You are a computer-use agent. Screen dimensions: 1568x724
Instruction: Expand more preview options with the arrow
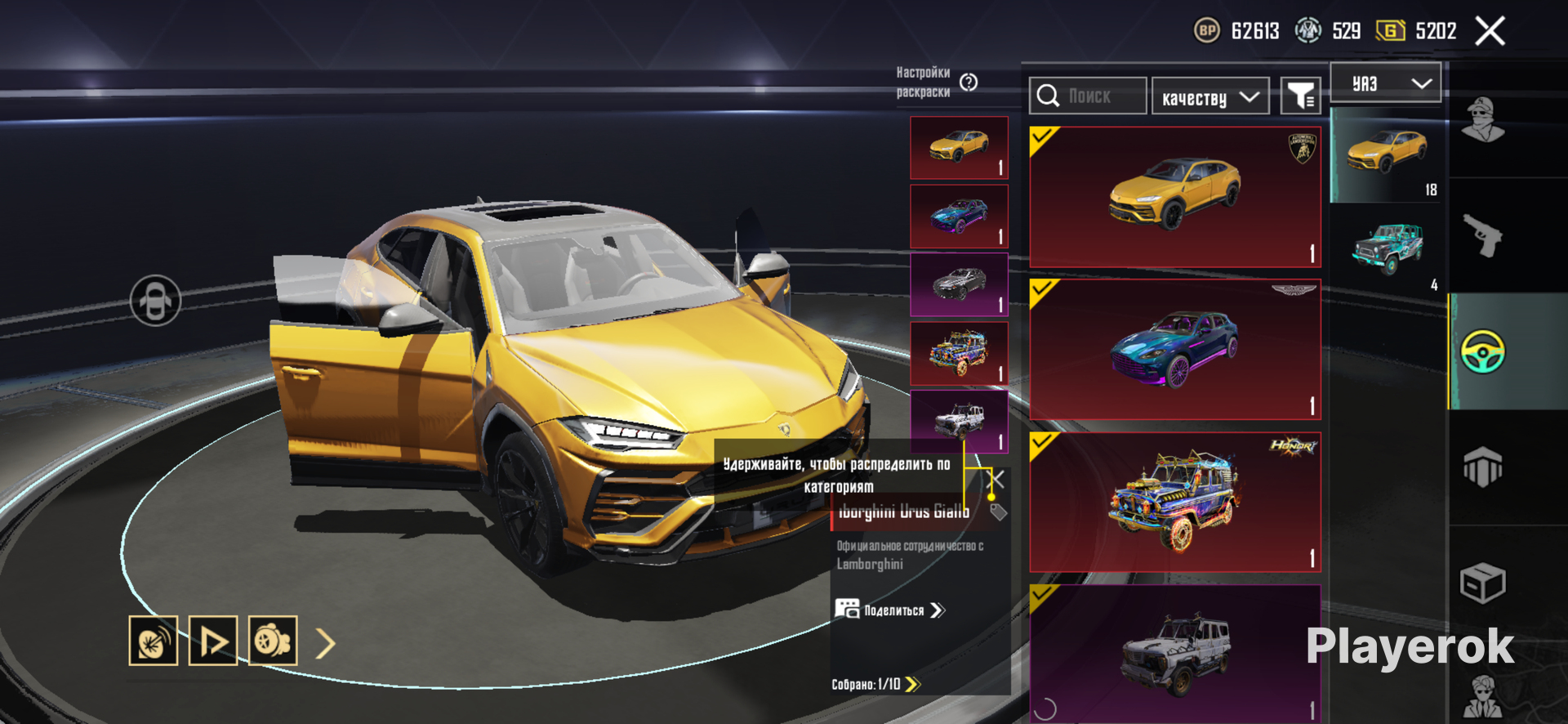(x=325, y=644)
